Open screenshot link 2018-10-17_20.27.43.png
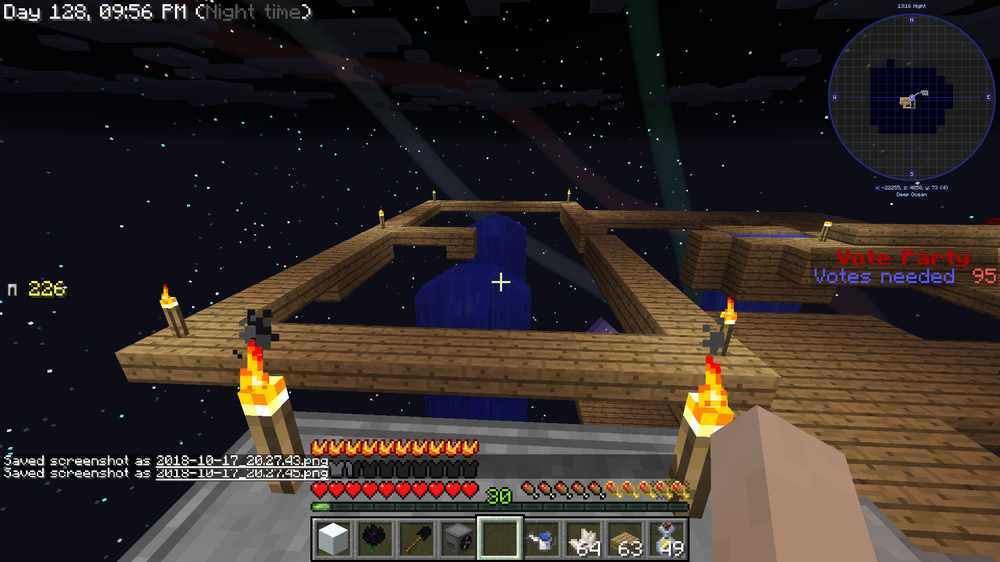Screen dimensions: 1000x562 coord(241,460)
